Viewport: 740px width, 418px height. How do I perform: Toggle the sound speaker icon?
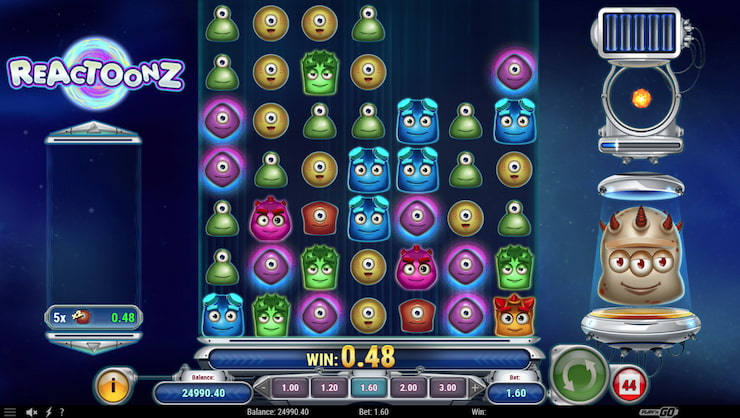33,411
